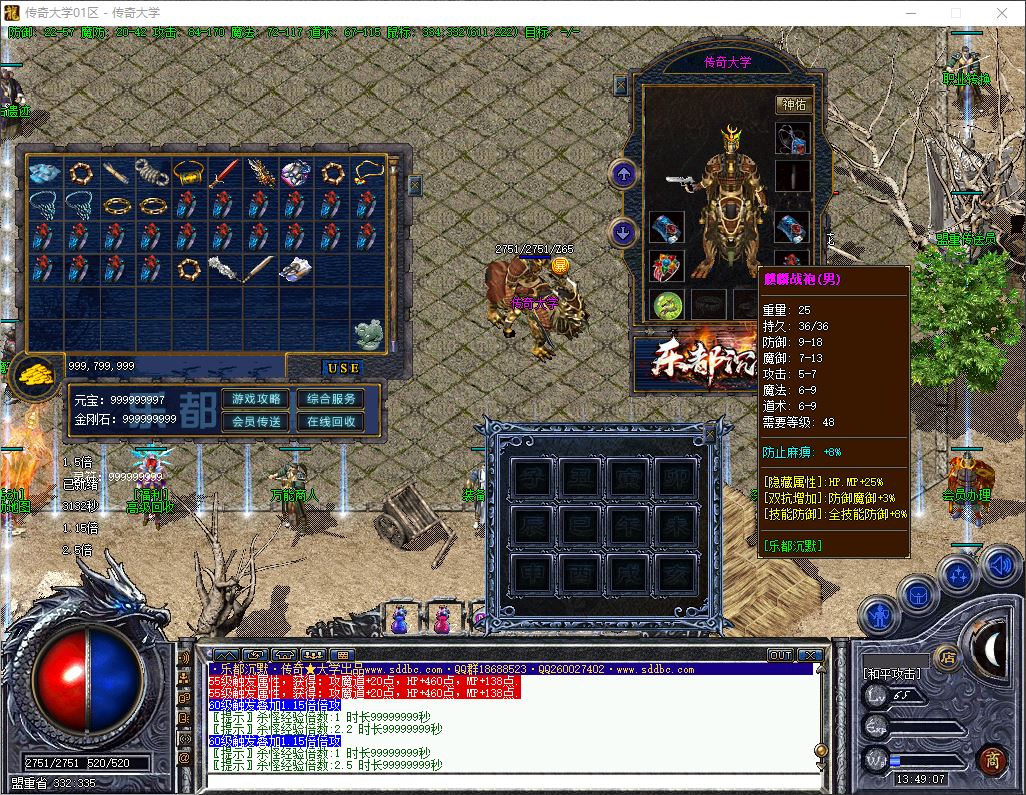Select the 会员传送 member teleport button
This screenshot has height=795, width=1026.
(x=256, y=422)
